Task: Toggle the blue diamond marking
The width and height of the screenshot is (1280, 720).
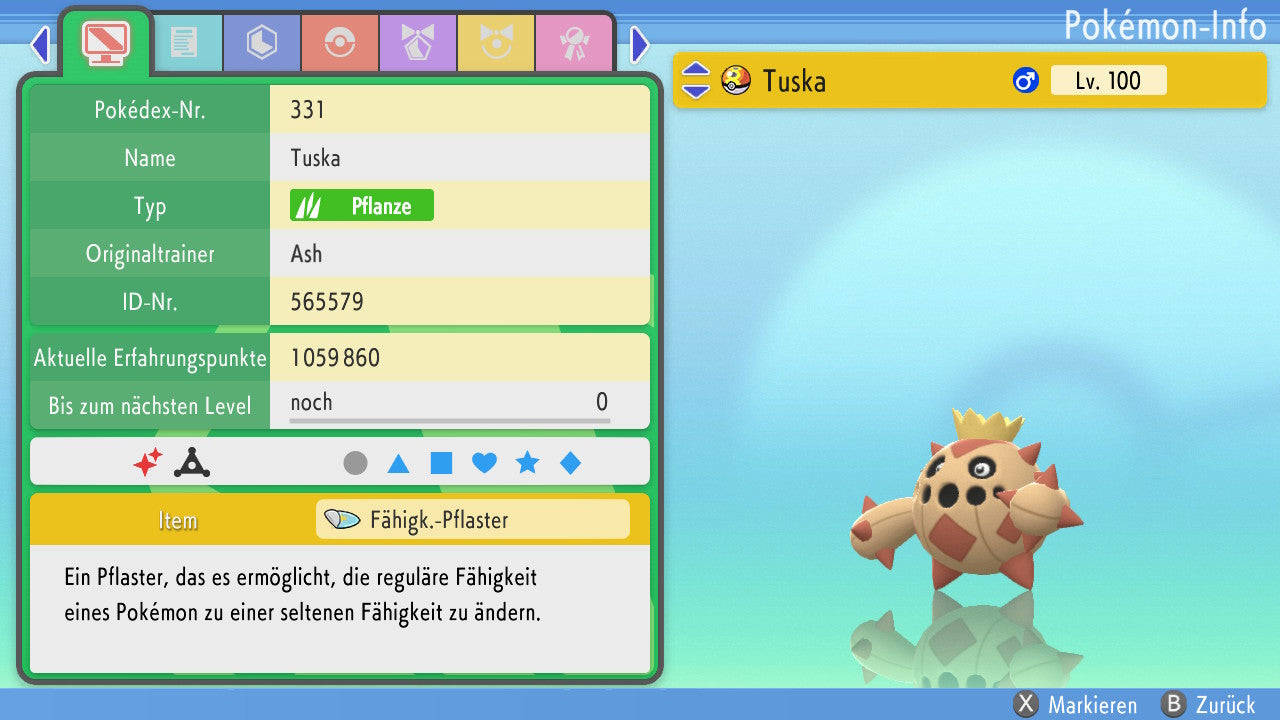Action: [x=570, y=463]
